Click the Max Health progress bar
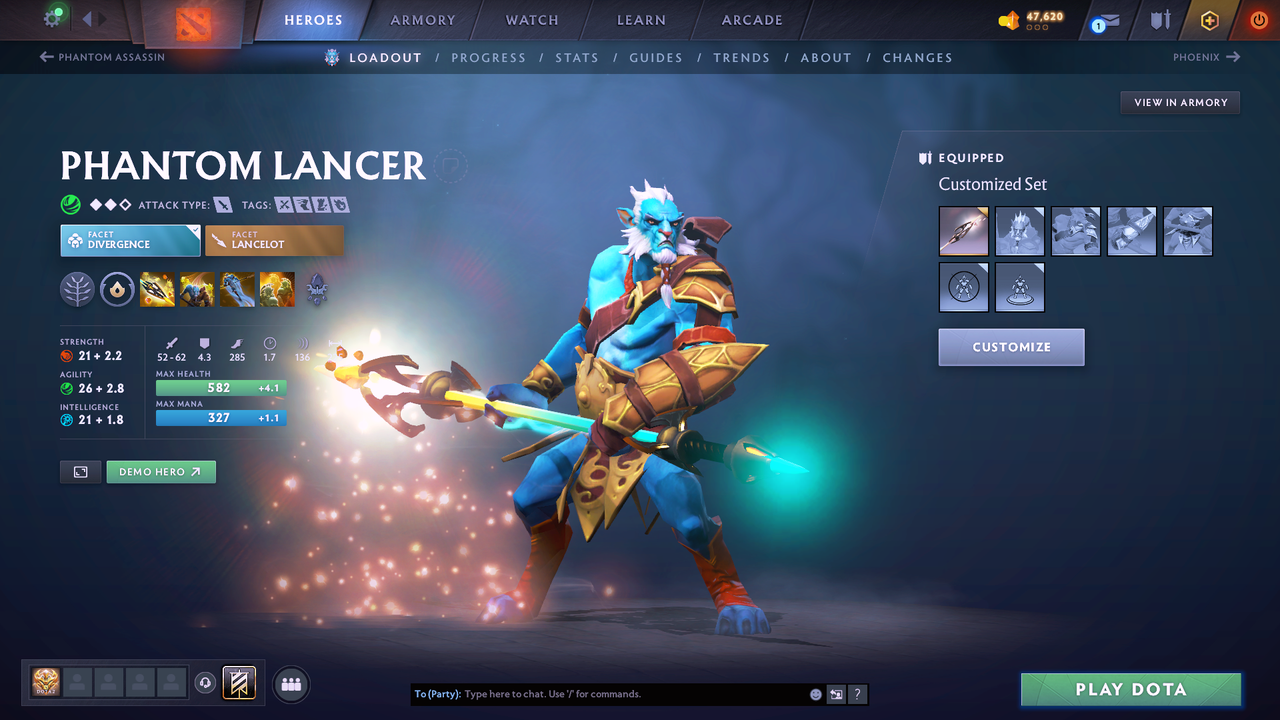Image resolution: width=1280 pixels, height=720 pixels. point(221,388)
